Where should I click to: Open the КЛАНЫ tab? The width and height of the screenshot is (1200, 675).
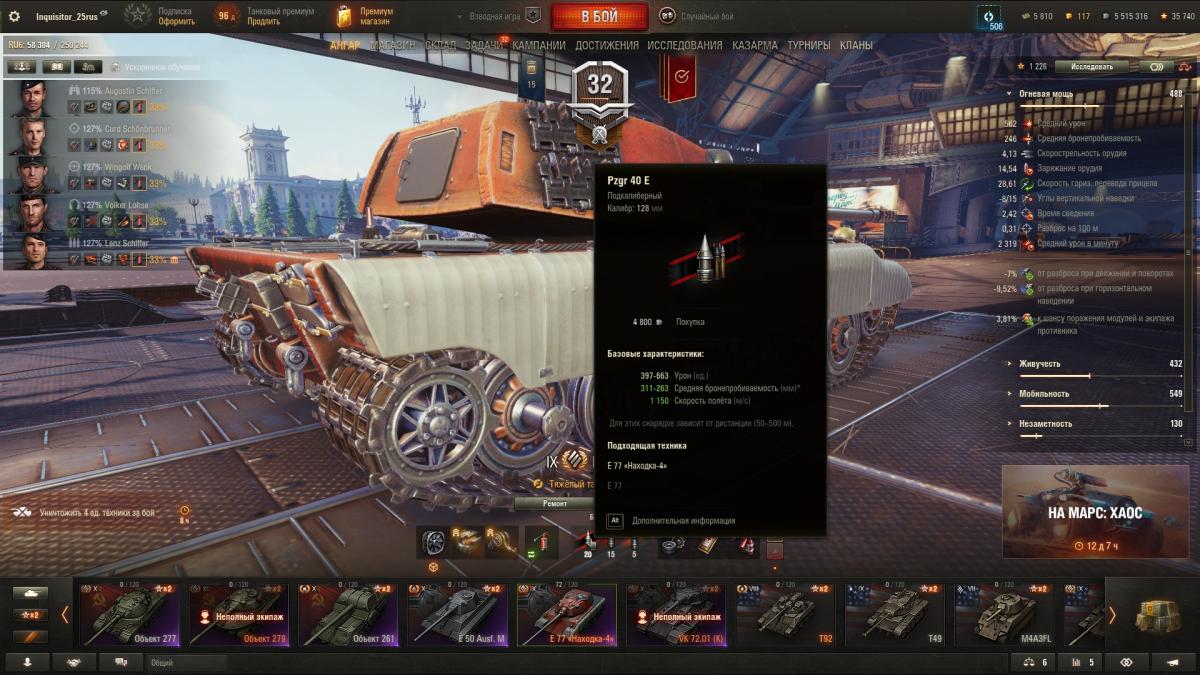click(856, 45)
